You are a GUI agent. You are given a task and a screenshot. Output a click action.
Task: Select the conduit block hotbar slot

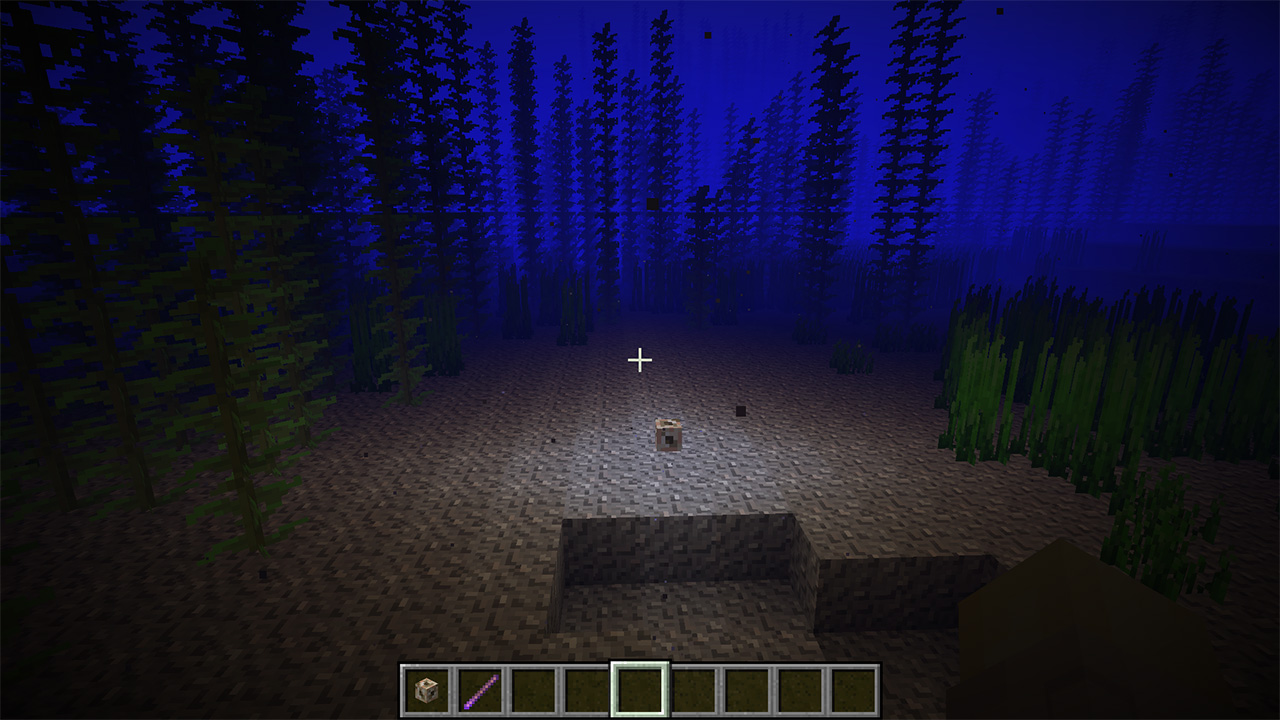(x=427, y=690)
